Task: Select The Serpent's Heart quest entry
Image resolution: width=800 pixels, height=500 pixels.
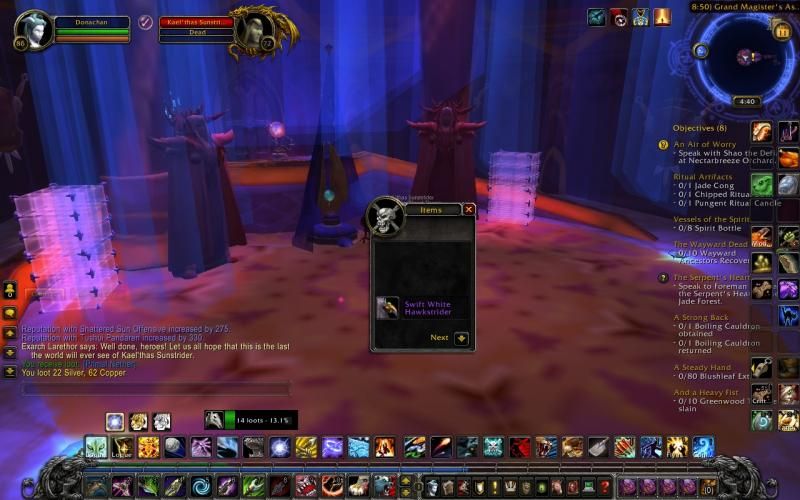Action: (711, 277)
